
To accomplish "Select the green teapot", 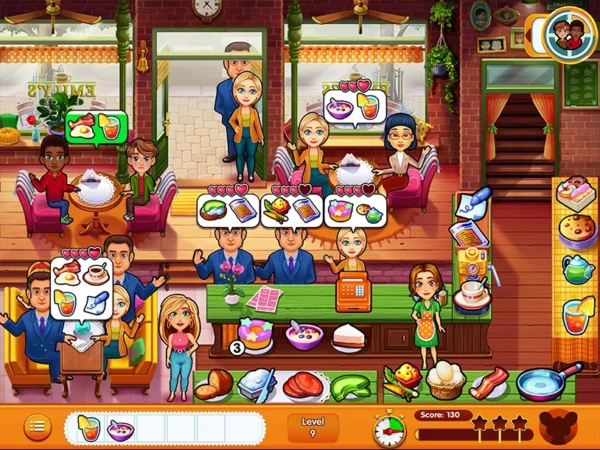I will coord(578,269).
